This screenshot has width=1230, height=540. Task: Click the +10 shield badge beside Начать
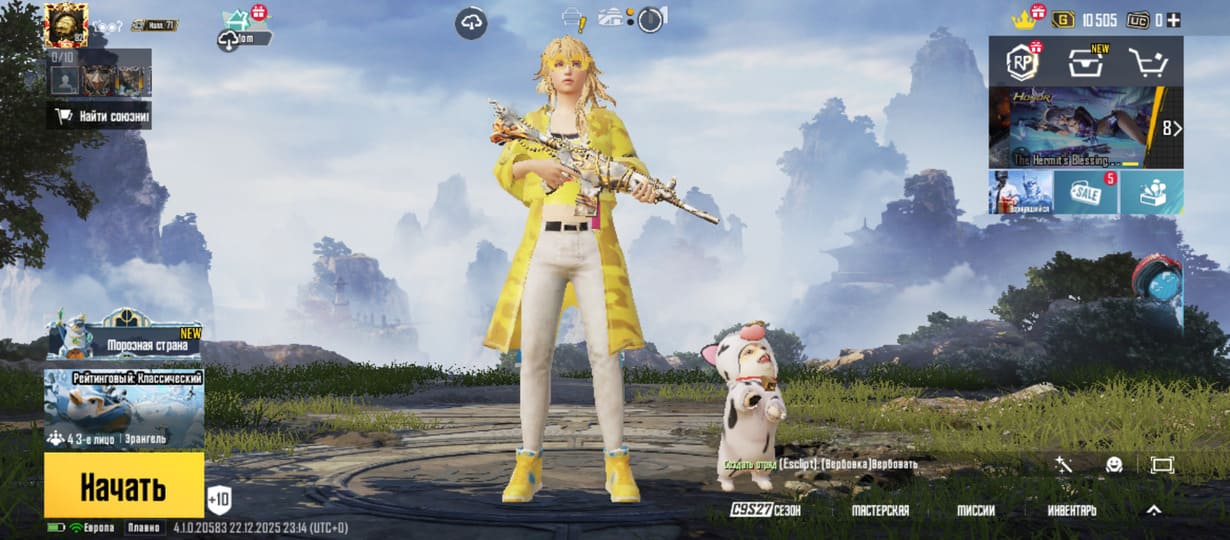click(219, 498)
